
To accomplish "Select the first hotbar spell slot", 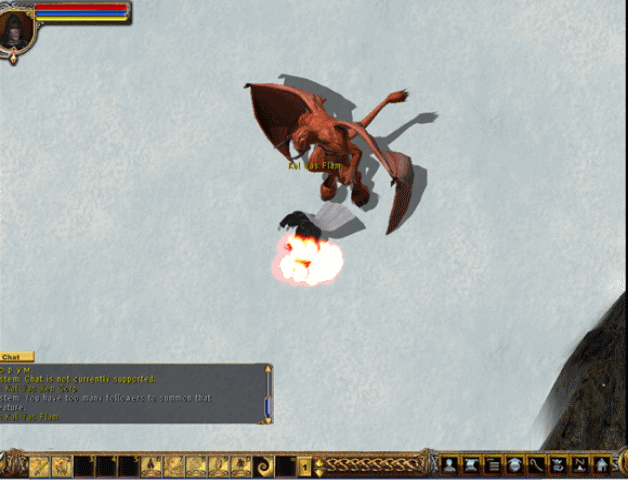I will (40, 465).
